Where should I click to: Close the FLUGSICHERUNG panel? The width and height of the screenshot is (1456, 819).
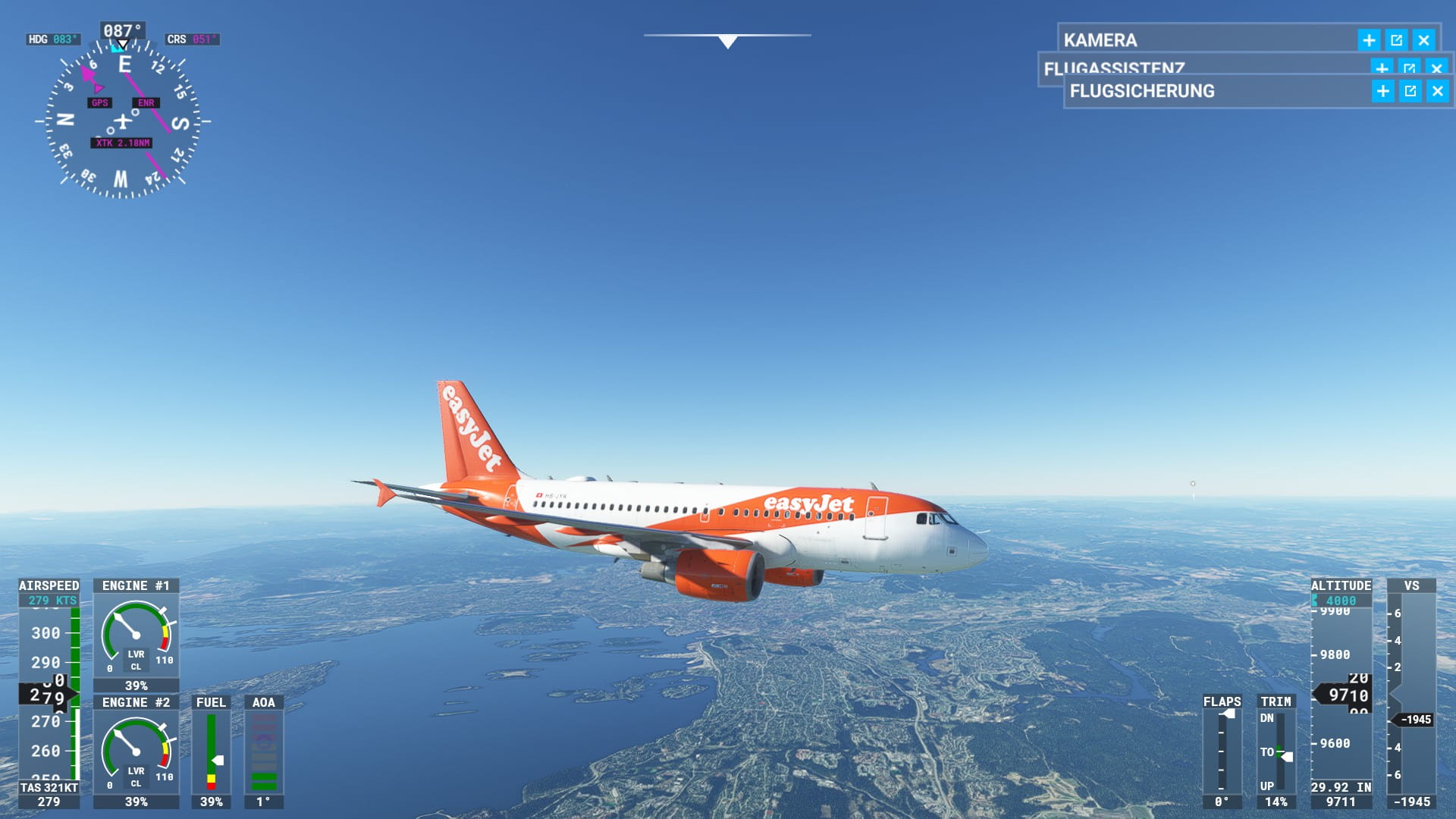click(x=1437, y=92)
